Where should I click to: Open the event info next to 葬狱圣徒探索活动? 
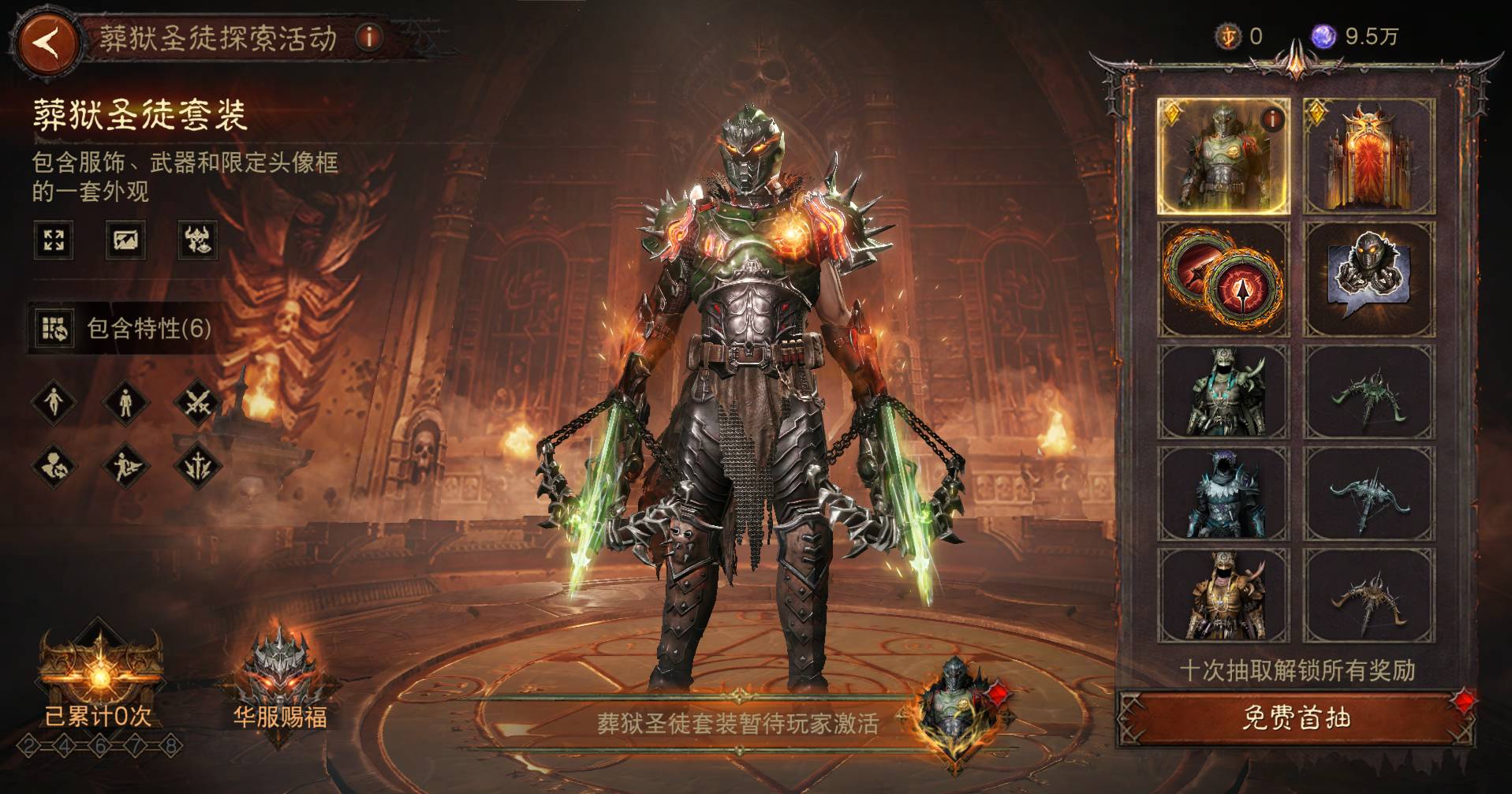click(368, 37)
